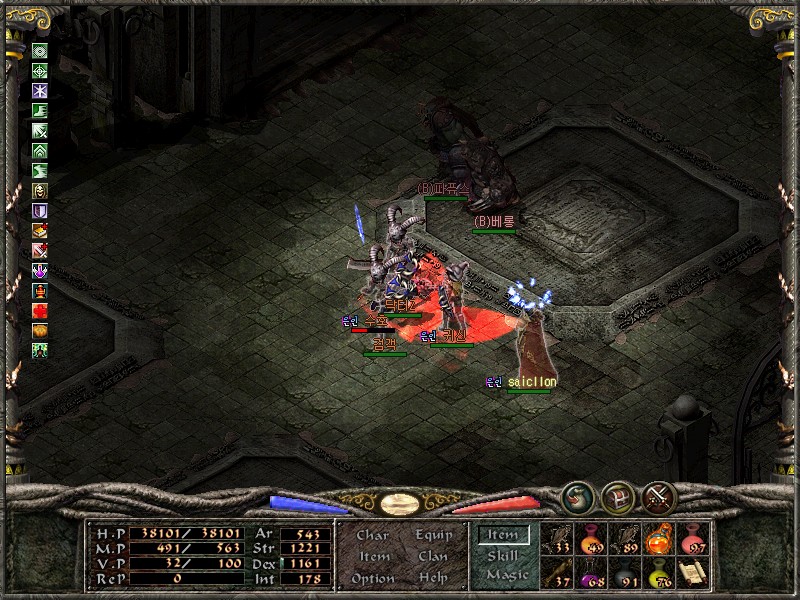Select the highlighted Item tab above Skill
Screen dimensions: 800x600
[x=503, y=535]
